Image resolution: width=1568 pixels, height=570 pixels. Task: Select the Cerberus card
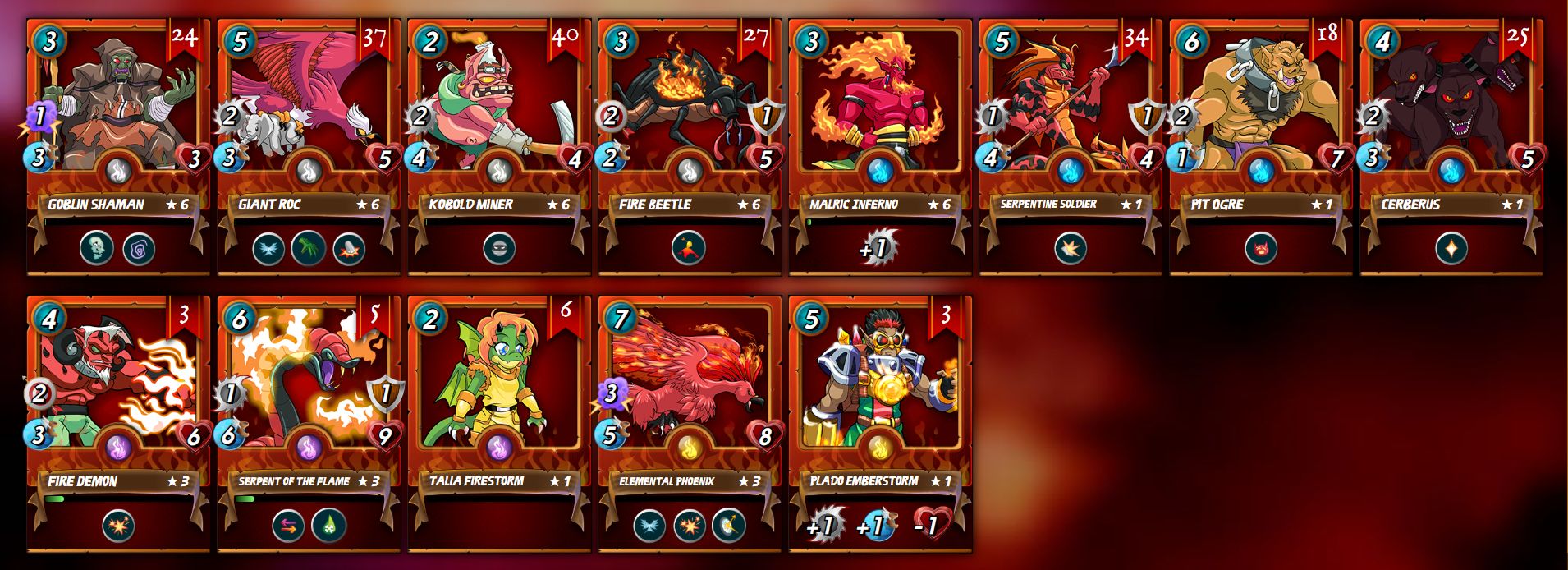pyautogui.click(x=1451, y=123)
